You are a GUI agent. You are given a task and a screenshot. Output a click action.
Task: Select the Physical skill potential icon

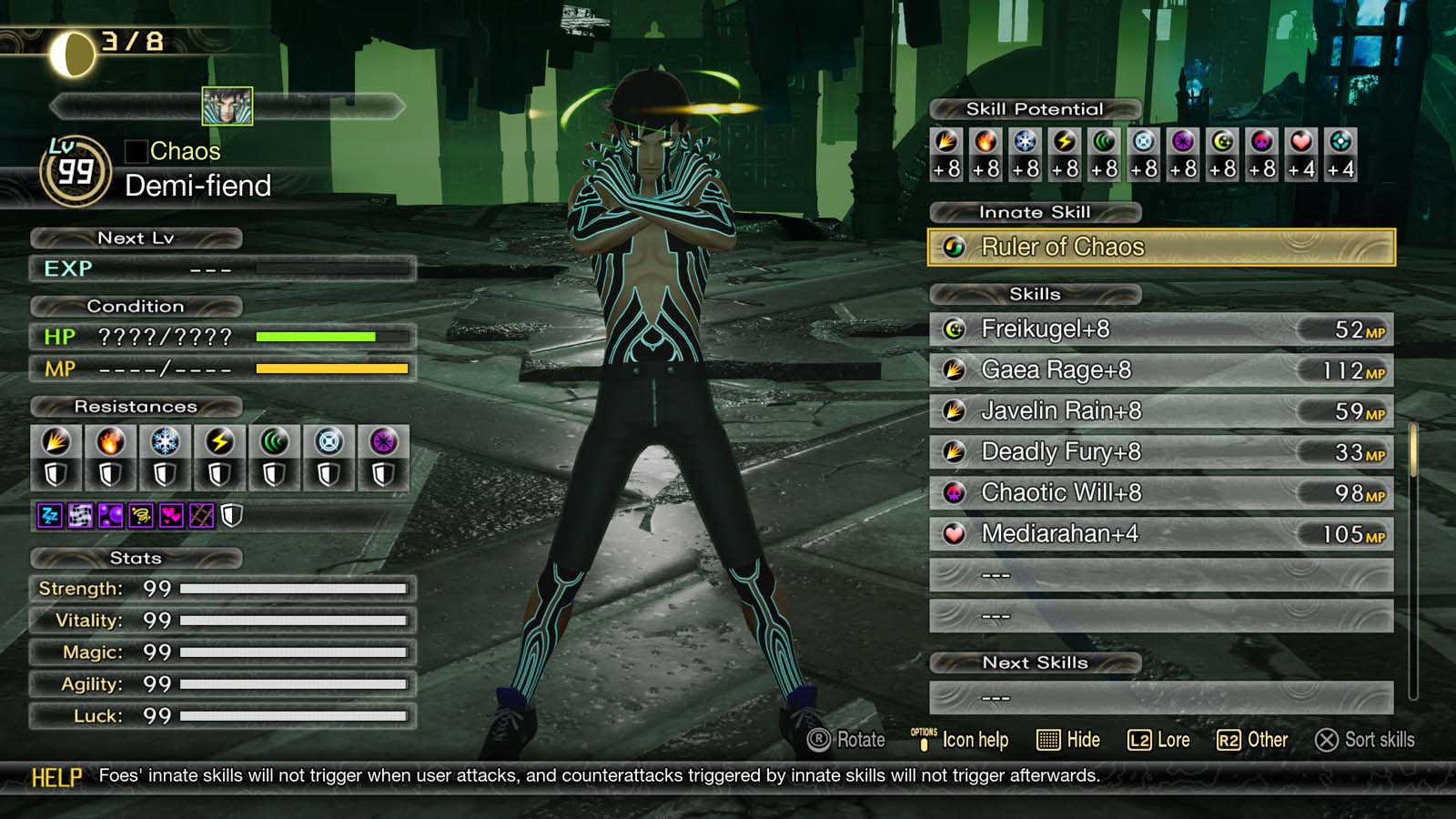pos(948,143)
